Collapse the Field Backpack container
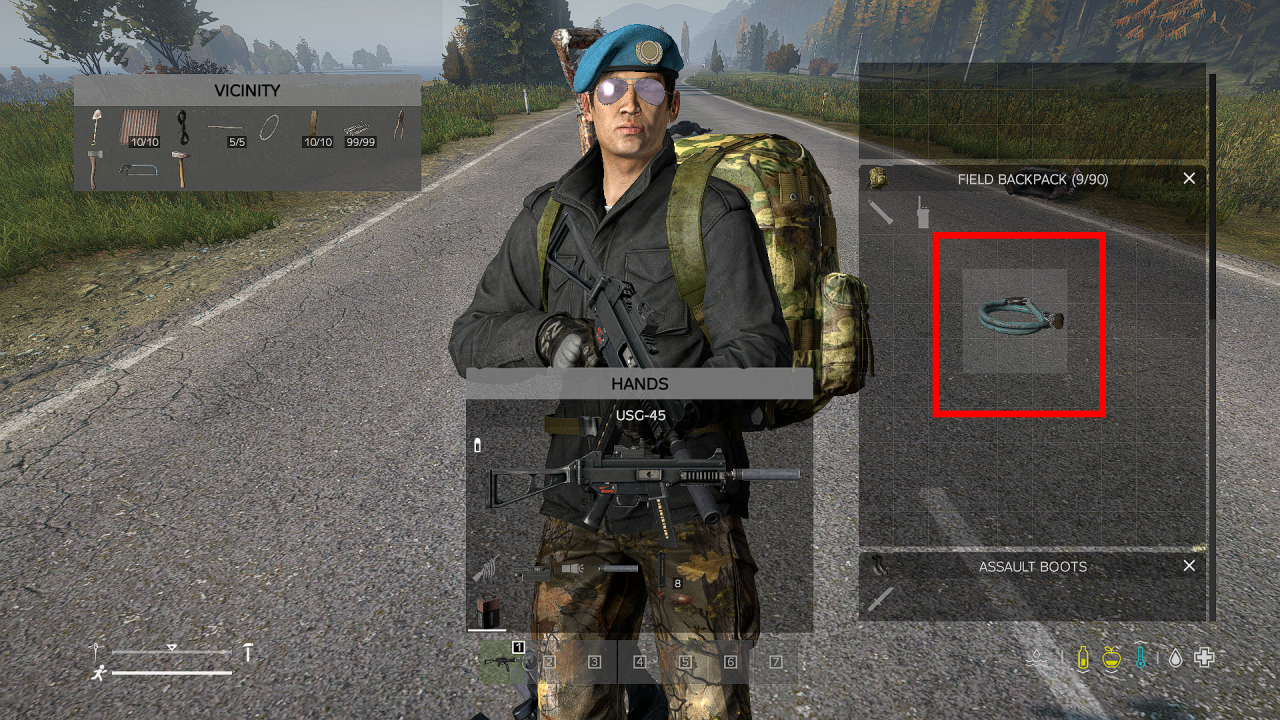The height and width of the screenshot is (720, 1280). point(1189,178)
